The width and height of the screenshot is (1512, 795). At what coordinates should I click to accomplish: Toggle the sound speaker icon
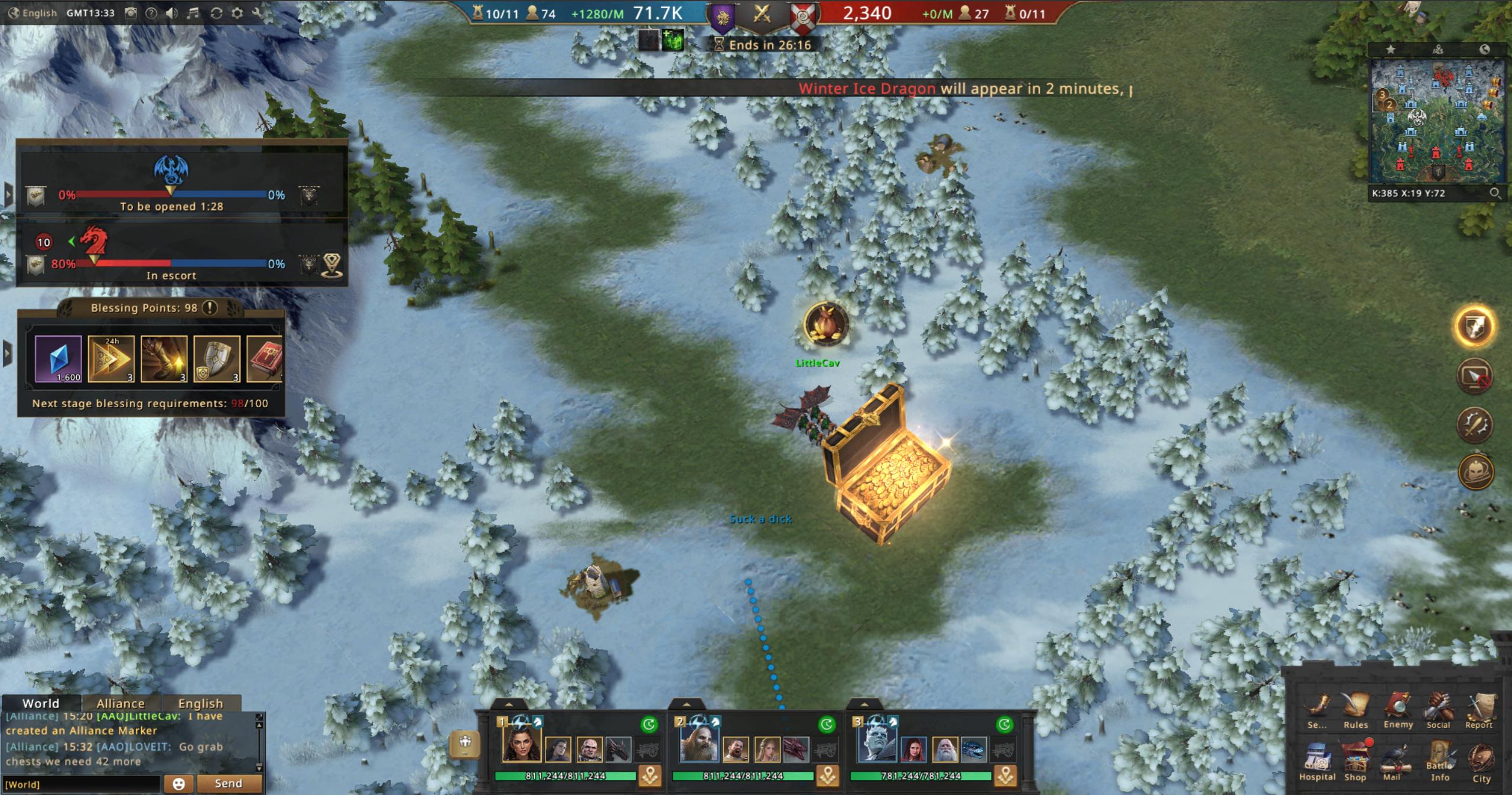tap(171, 13)
